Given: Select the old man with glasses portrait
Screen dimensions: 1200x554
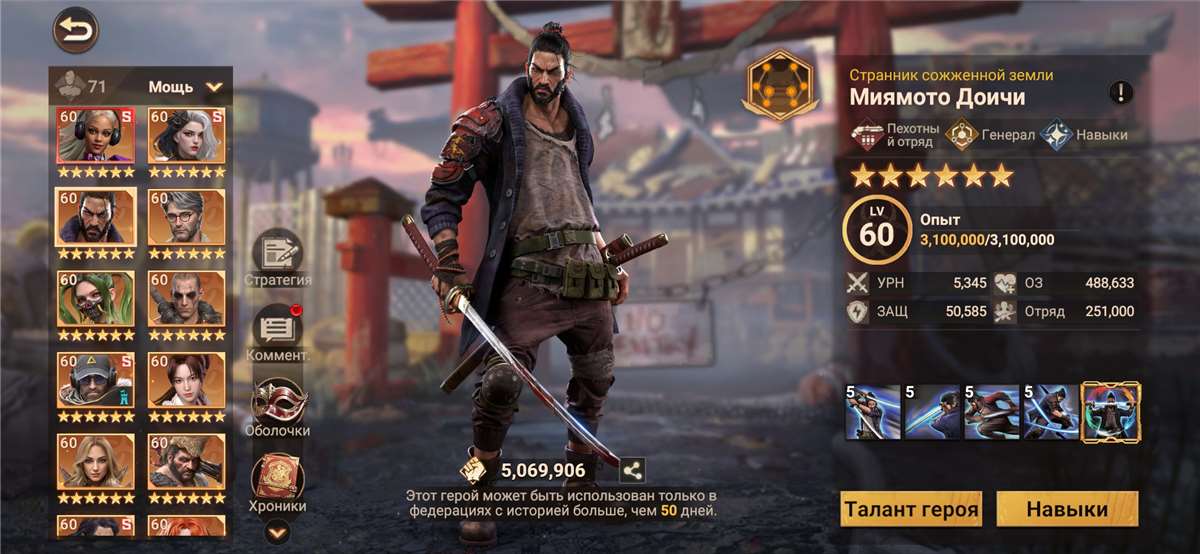Looking at the screenshot, I should pos(187,217).
